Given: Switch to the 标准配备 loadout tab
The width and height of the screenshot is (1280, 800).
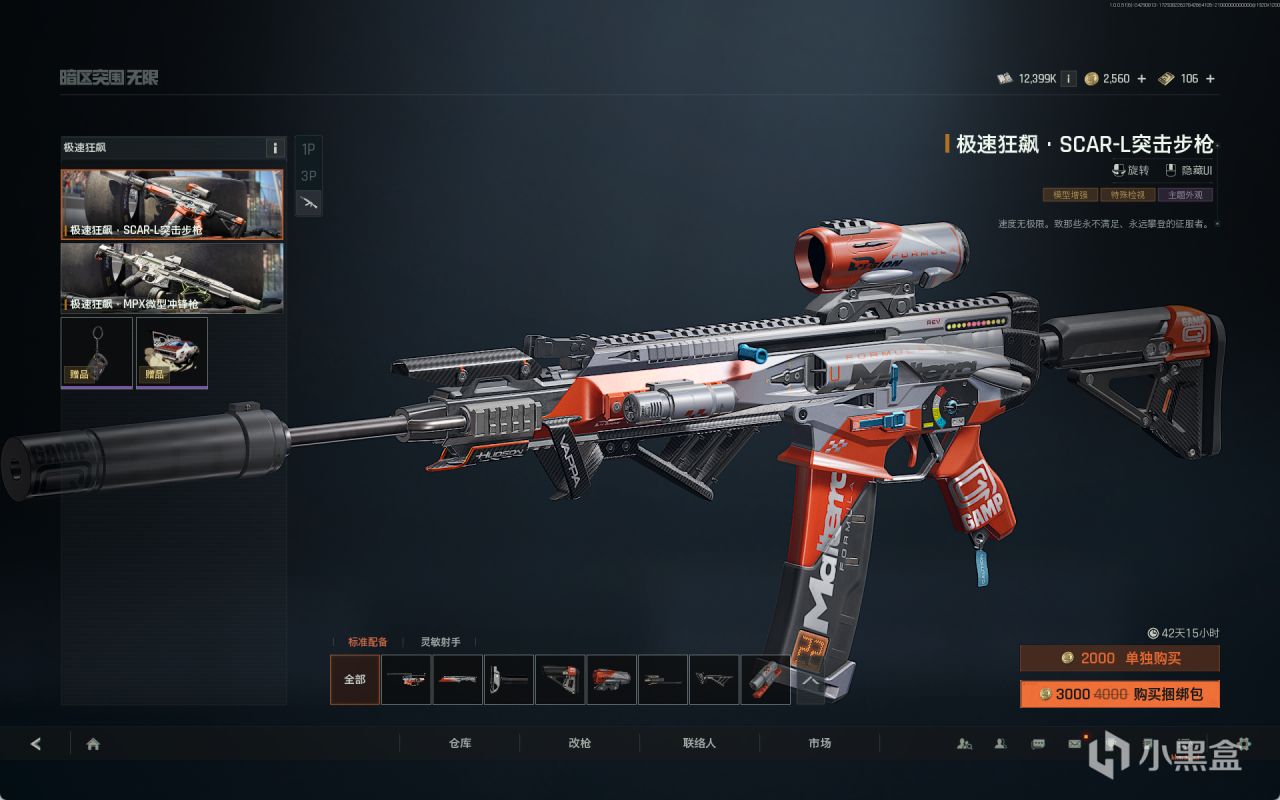Looking at the screenshot, I should (x=367, y=642).
